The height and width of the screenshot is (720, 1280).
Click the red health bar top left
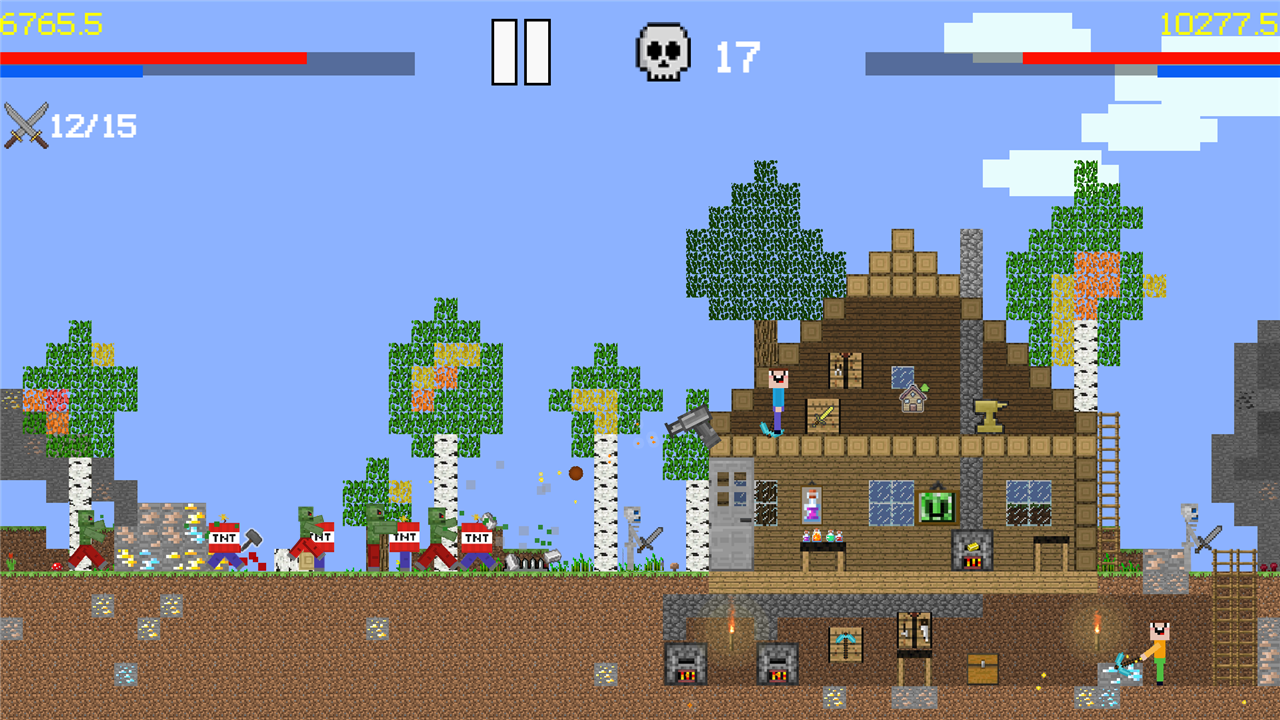click(150, 57)
